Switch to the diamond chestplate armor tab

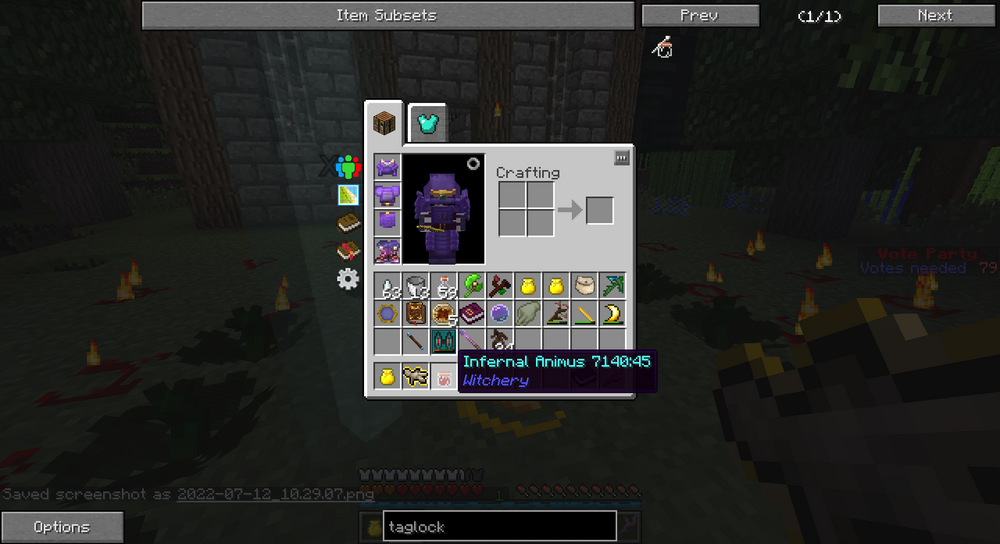pyautogui.click(x=428, y=124)
